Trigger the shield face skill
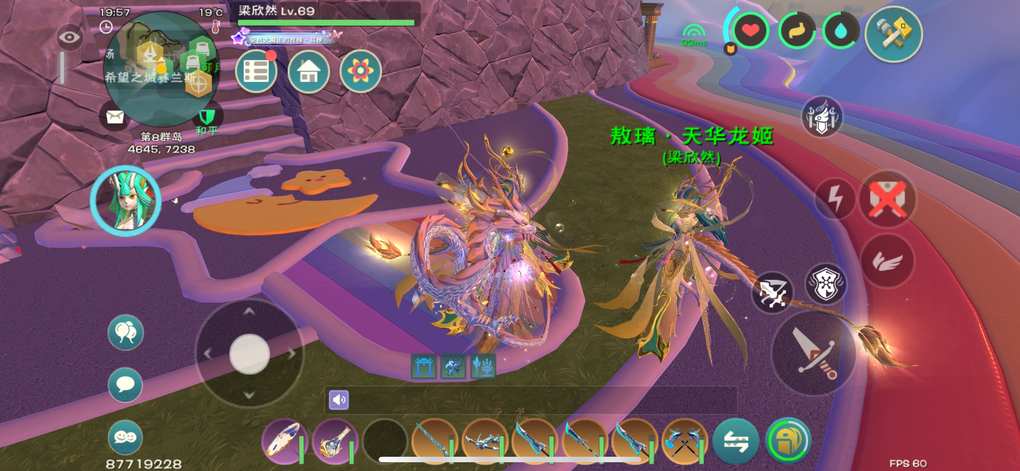 pyautogui.click(x=826, y=283)
